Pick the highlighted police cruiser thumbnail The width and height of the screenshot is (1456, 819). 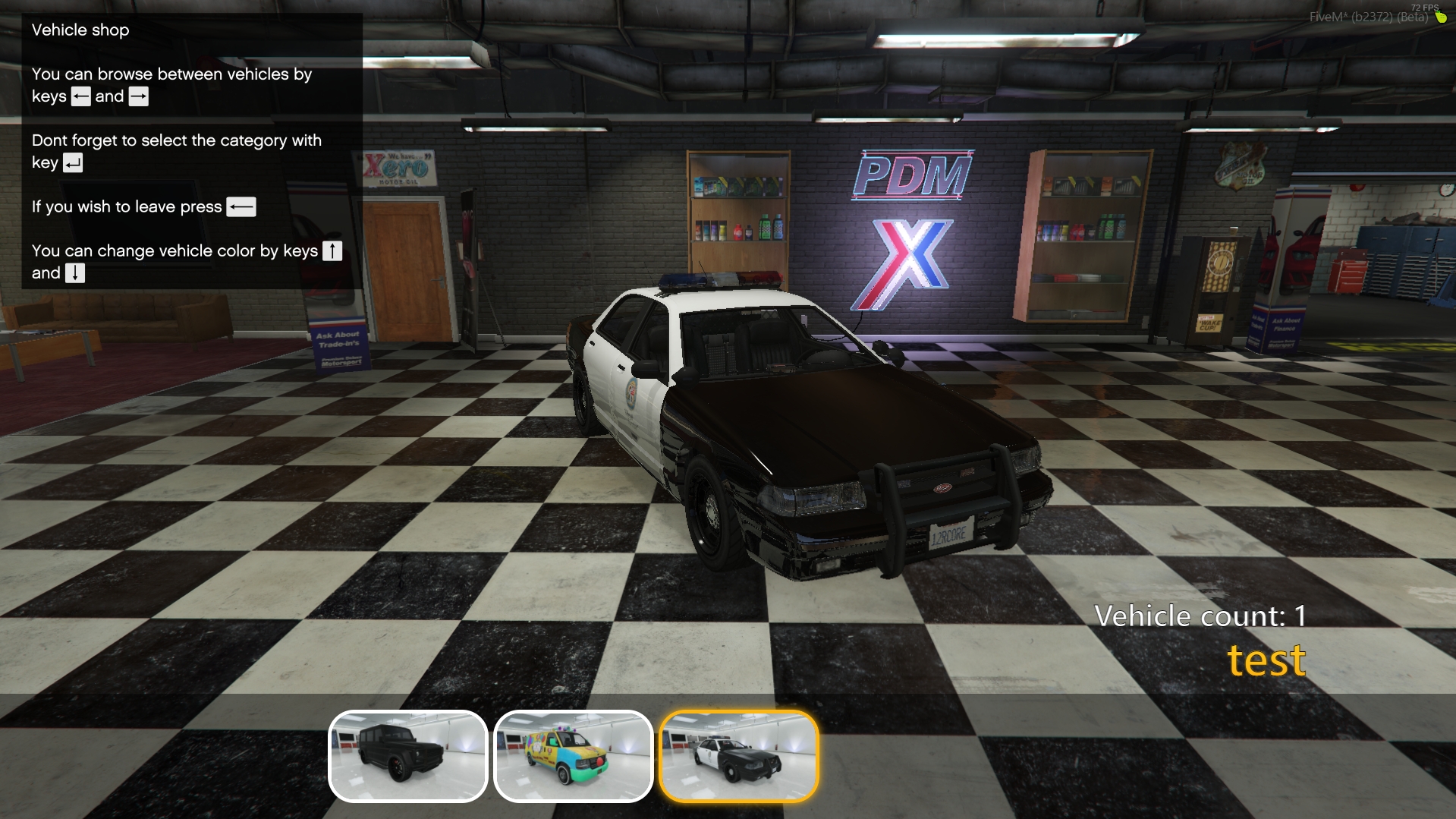[x=738, y=756]
